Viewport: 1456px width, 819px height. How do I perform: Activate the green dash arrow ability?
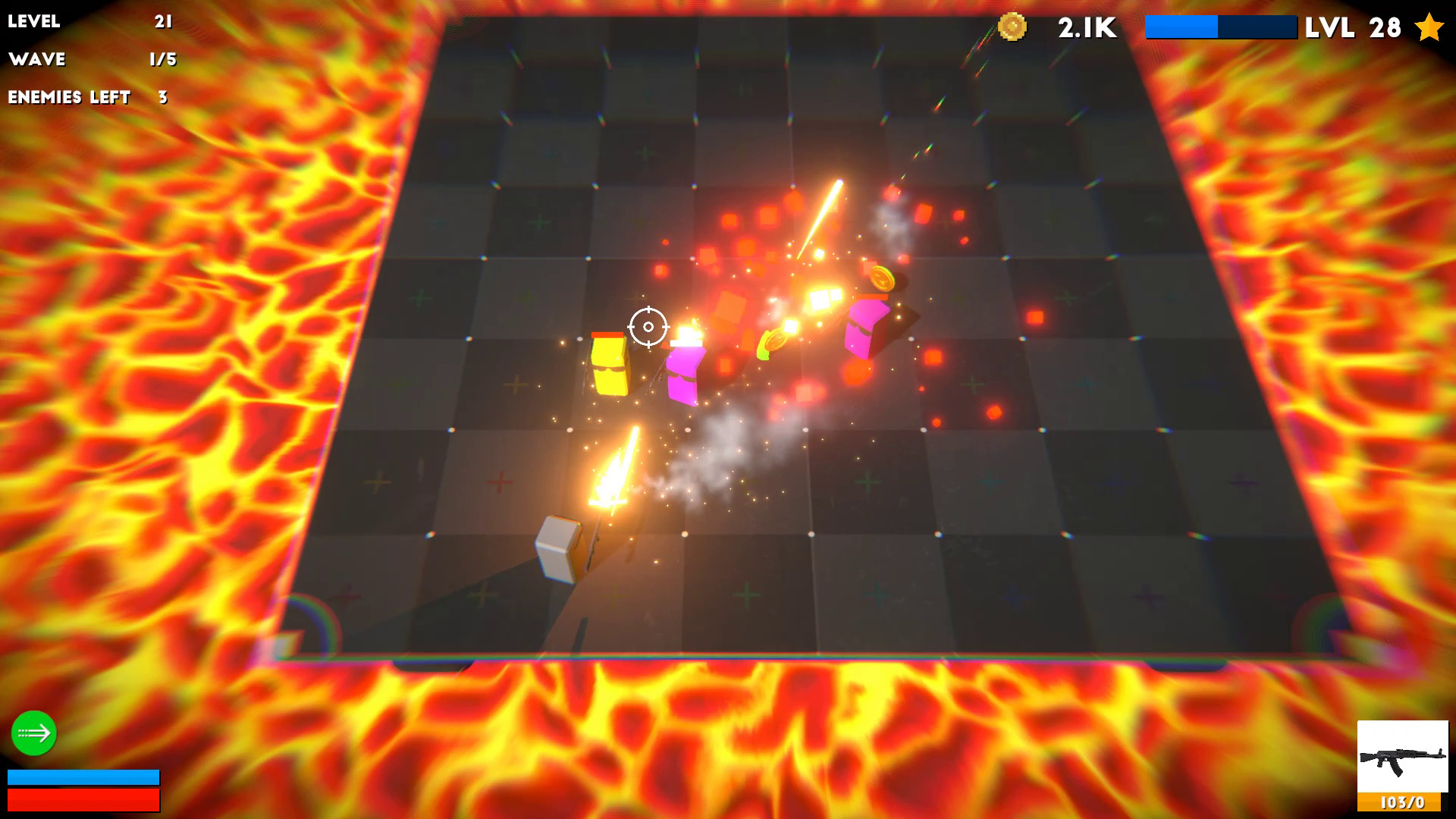[x=34, y=733]
